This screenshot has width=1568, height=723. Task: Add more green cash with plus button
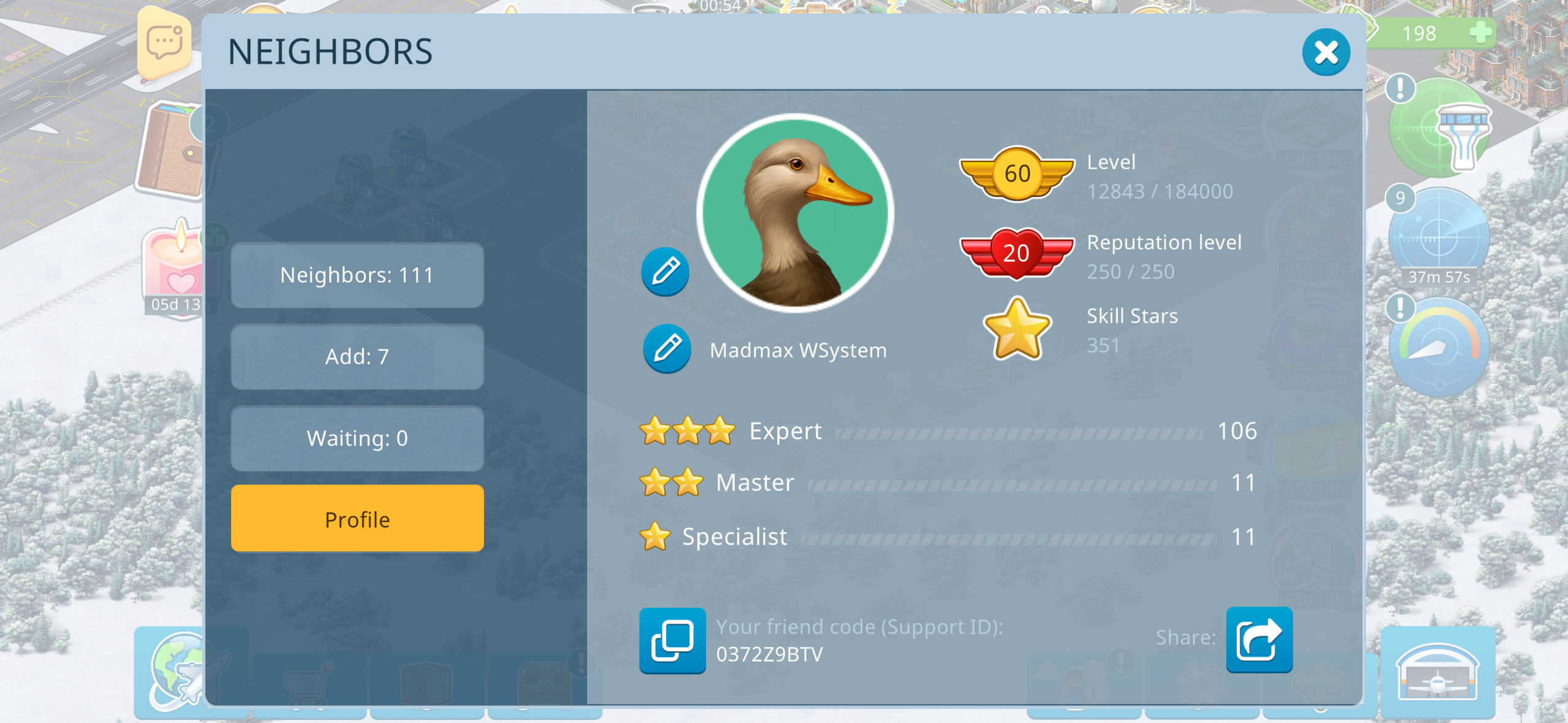tap(1480, 33)
